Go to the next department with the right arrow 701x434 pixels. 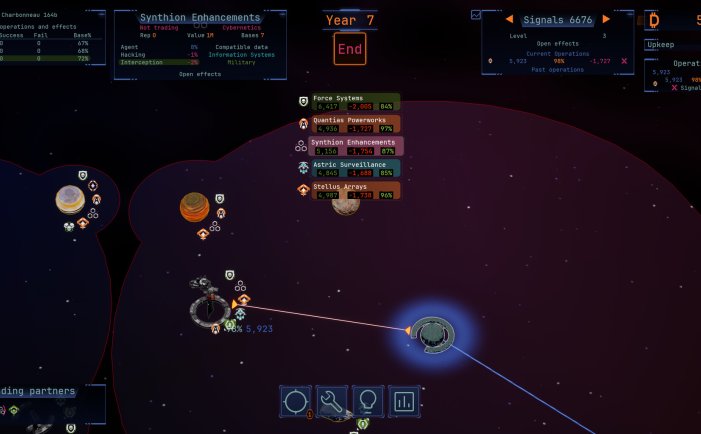tap(606, 19)
